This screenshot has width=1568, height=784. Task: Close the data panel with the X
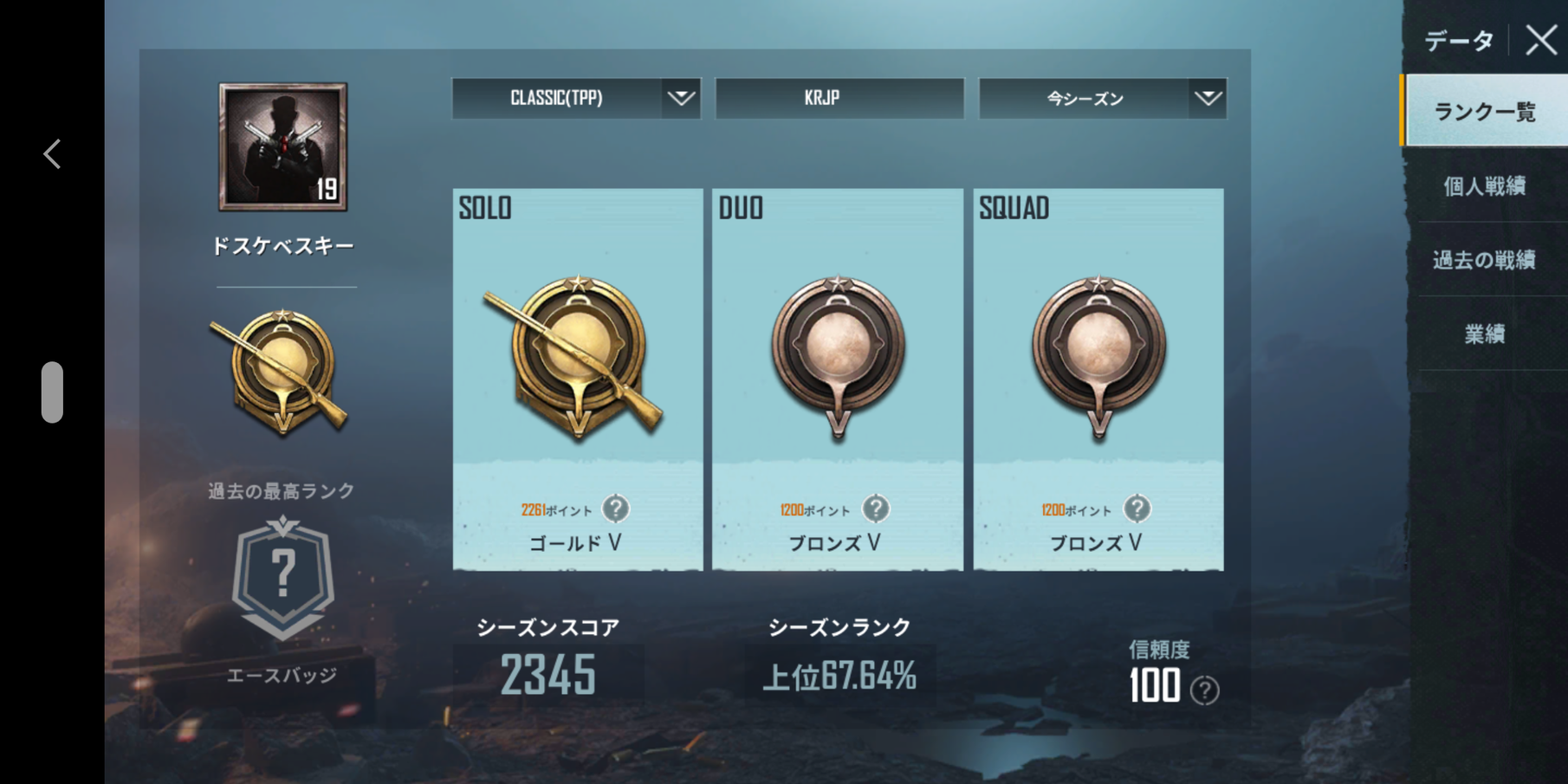point(1540,40)
